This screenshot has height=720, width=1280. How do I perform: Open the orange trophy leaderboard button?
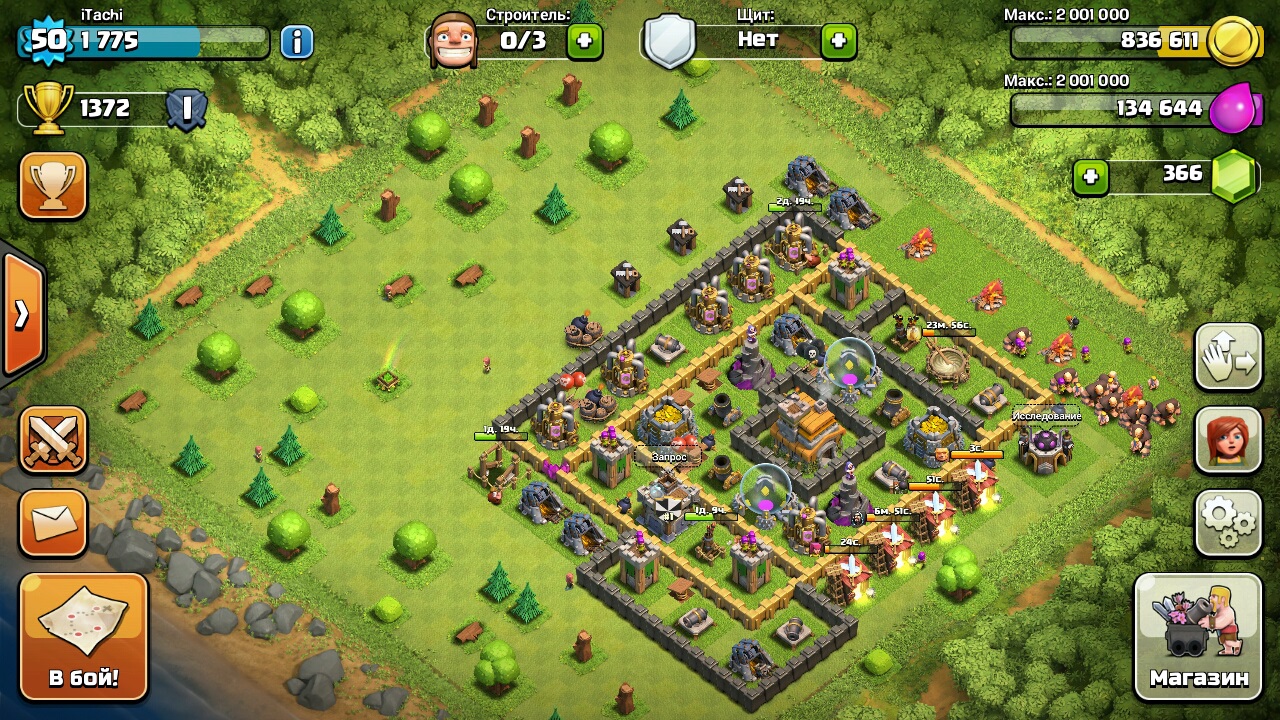(53, 185)
